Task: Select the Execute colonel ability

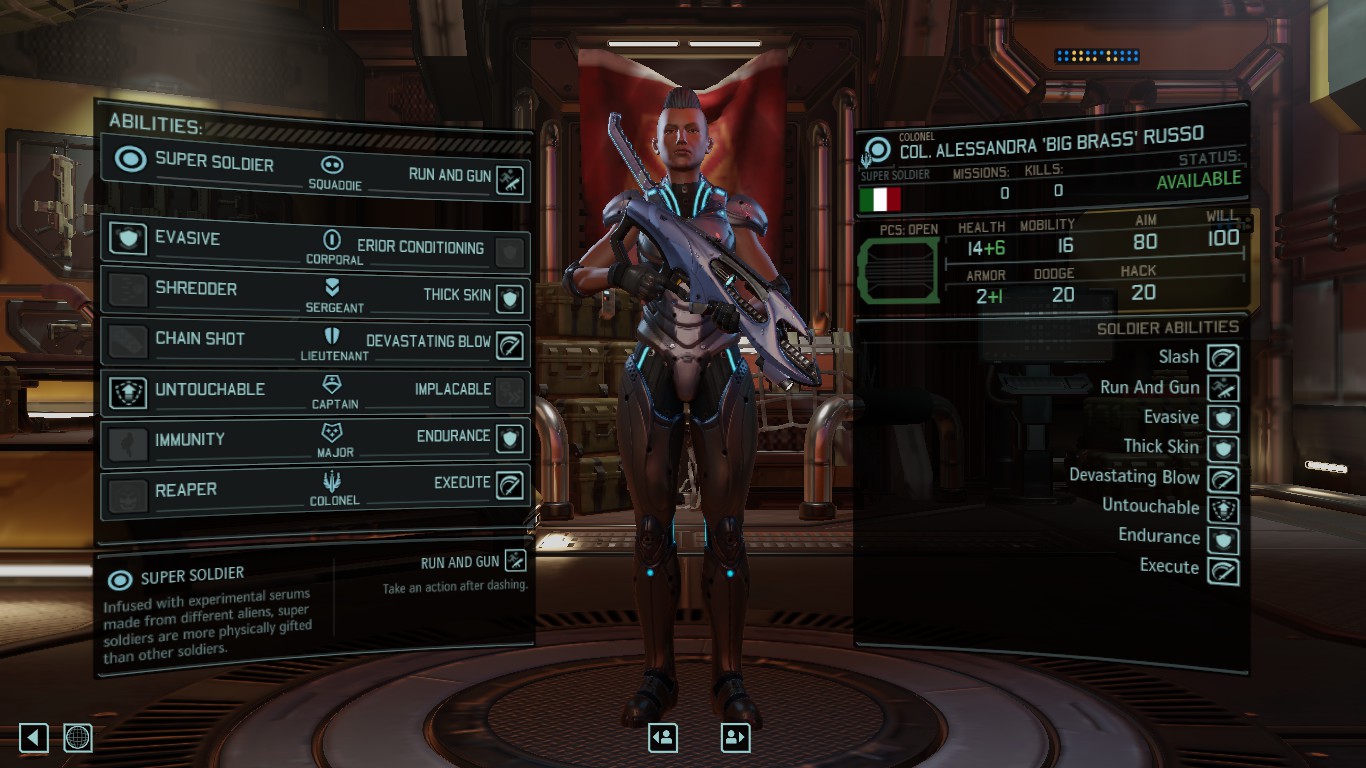Action: pos(510,485)
